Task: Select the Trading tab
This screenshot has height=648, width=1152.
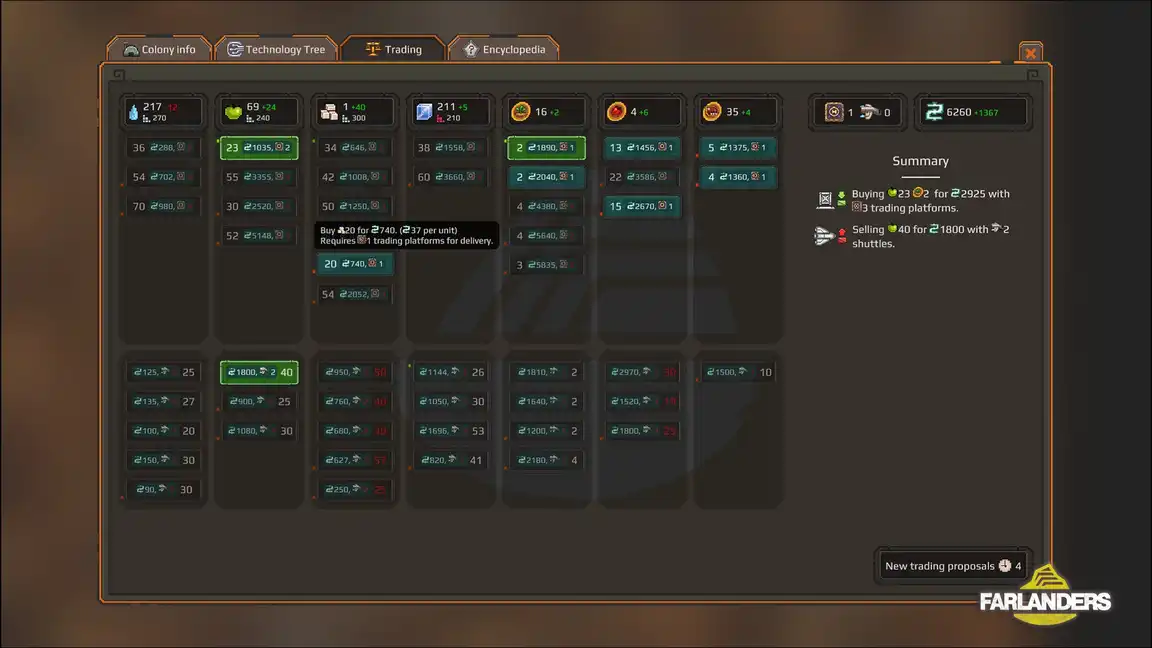Action: click(x=393, y=49)
